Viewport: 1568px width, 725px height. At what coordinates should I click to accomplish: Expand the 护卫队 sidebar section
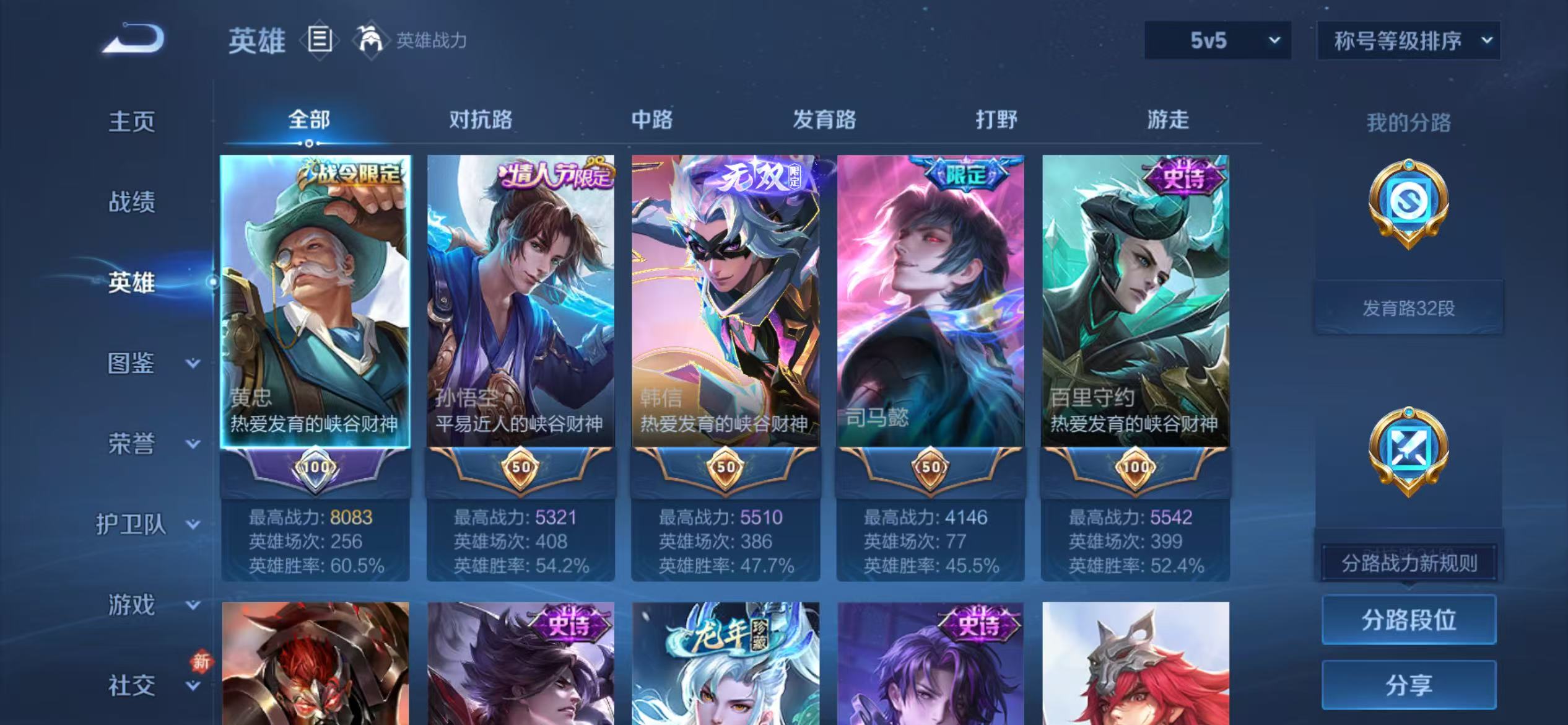coord(133,525)
